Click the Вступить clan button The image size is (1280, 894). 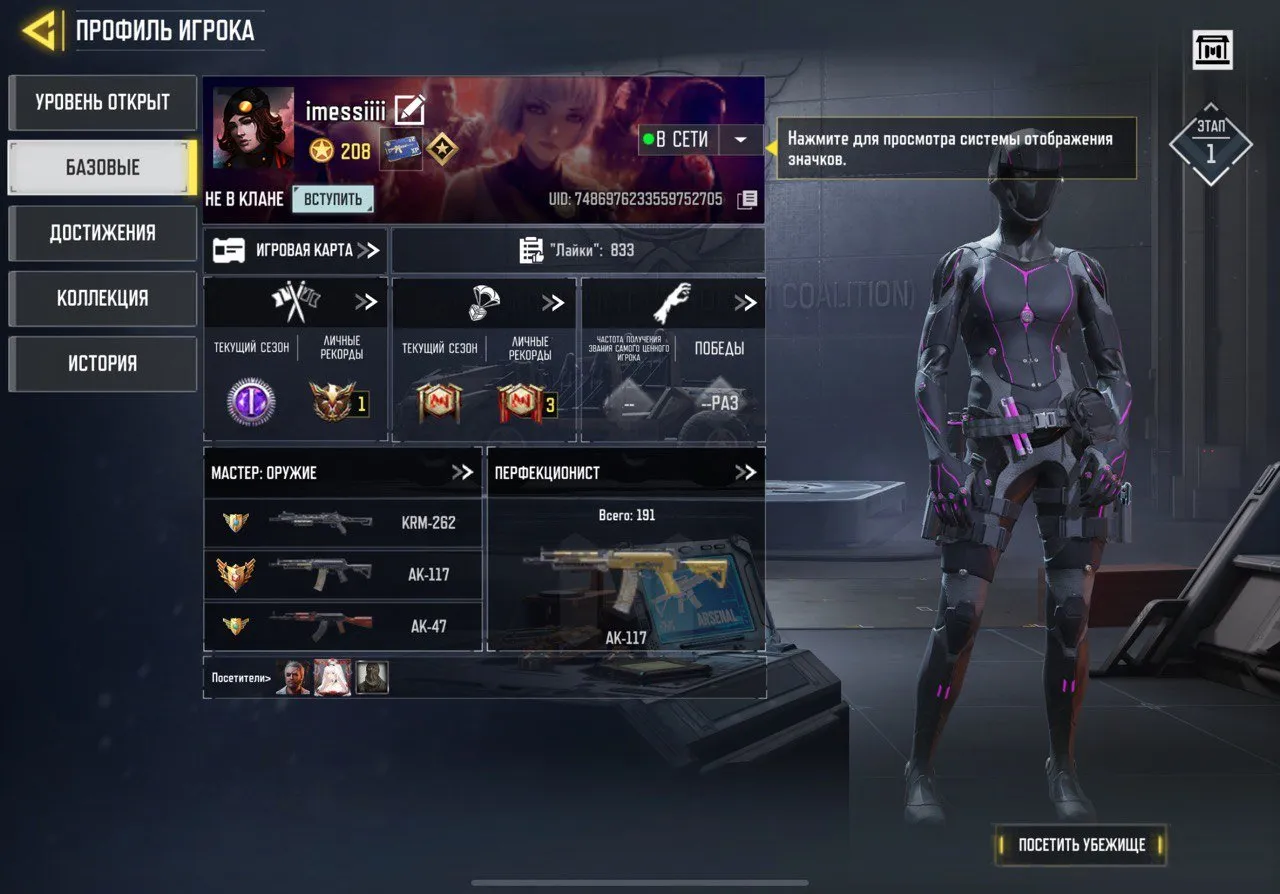[x=331, y=198]
